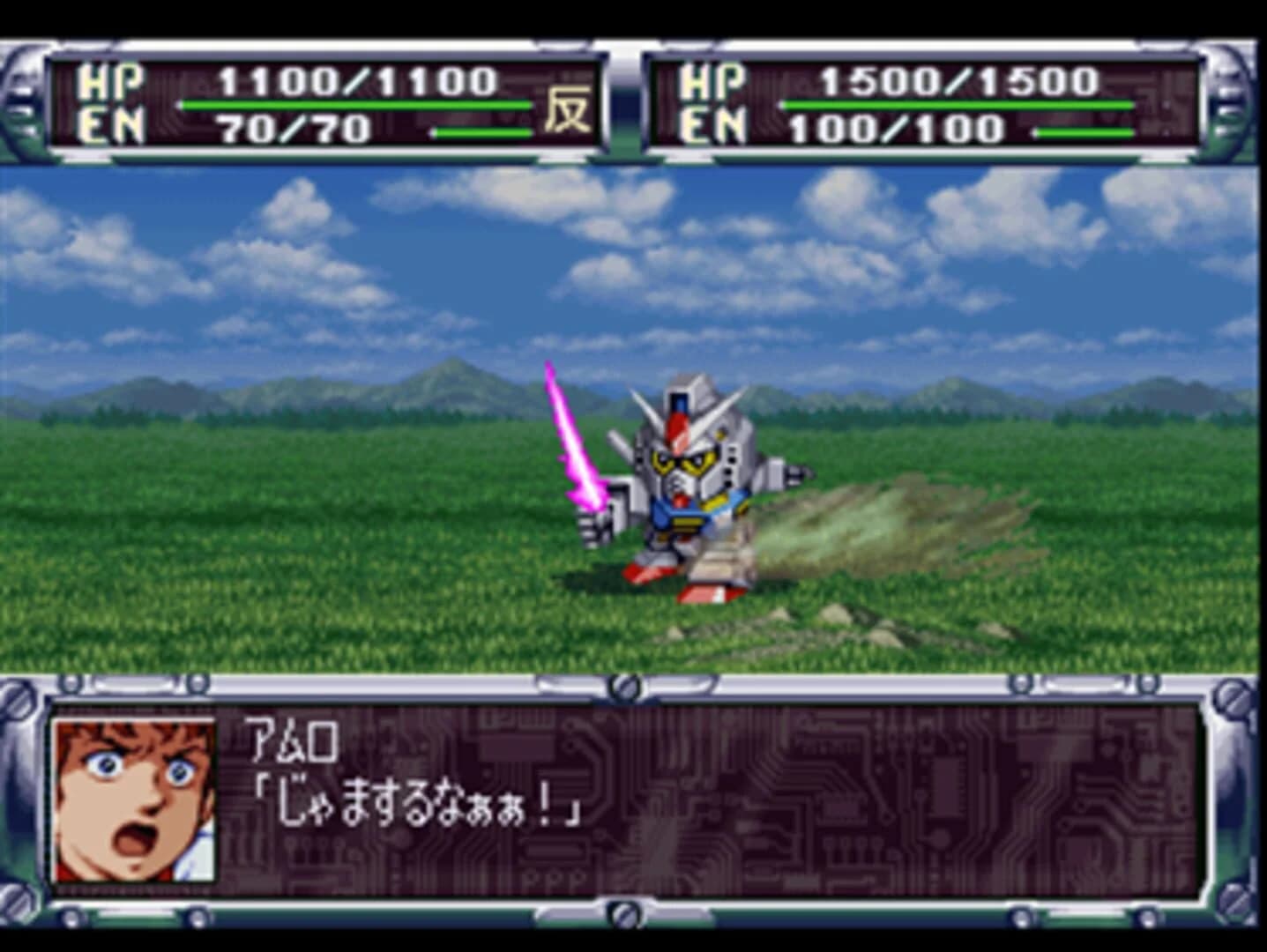The image size is (1267, 952).
Task: Expand the right unit status panel
Action: click(x=926, y=101)
